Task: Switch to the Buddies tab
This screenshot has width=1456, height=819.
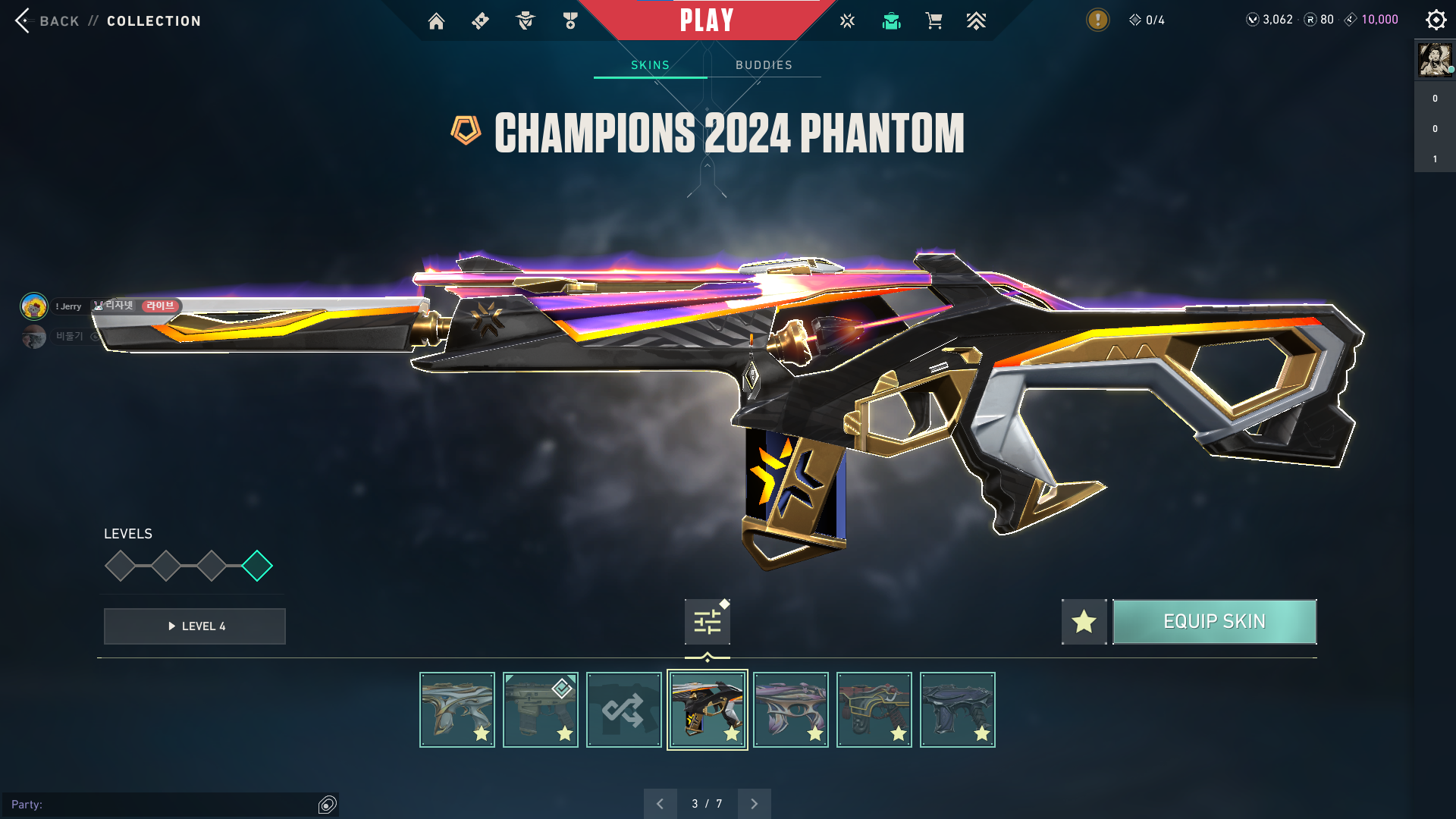Action: point(764,65)
